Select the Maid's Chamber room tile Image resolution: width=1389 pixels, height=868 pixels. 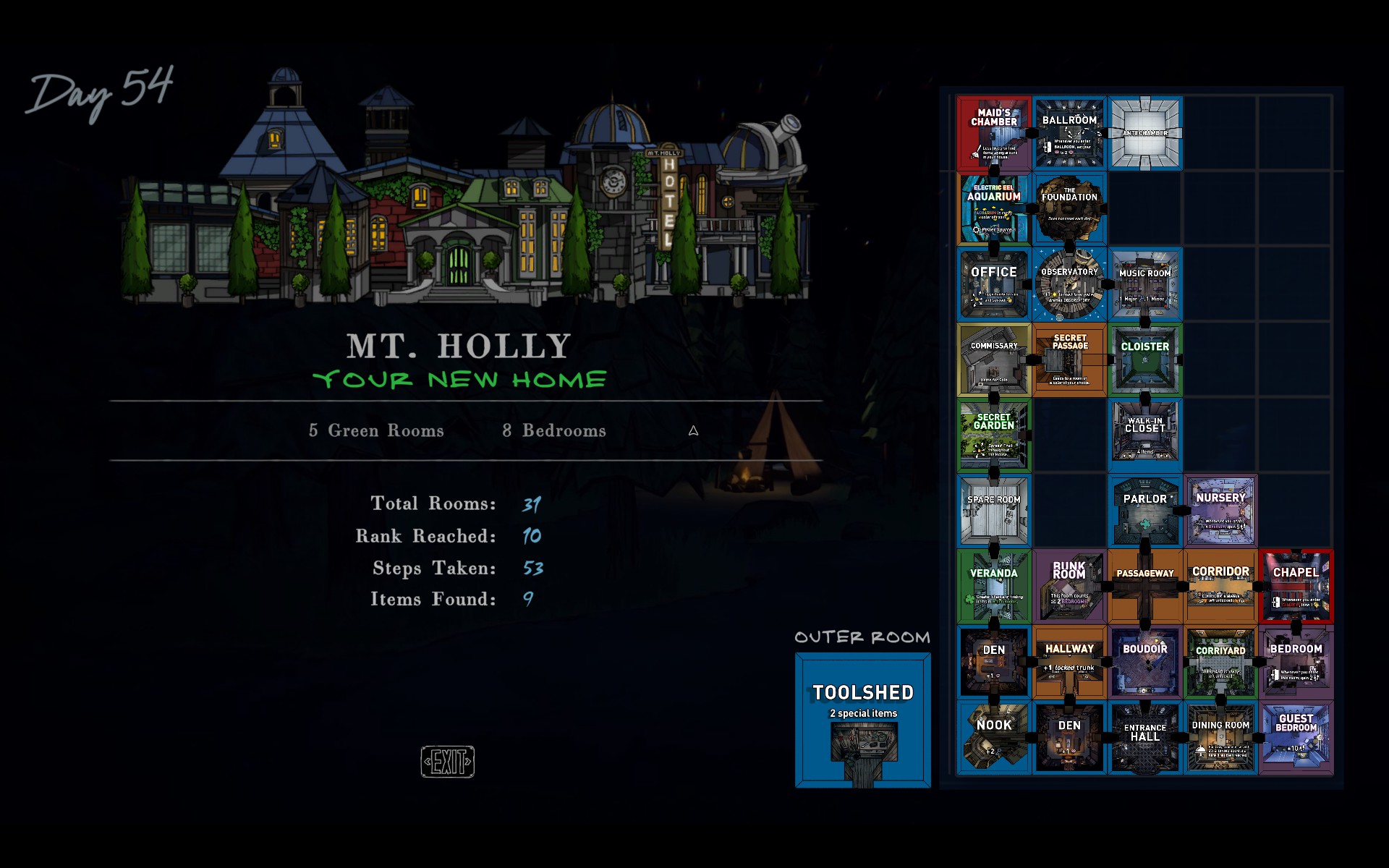994,134
